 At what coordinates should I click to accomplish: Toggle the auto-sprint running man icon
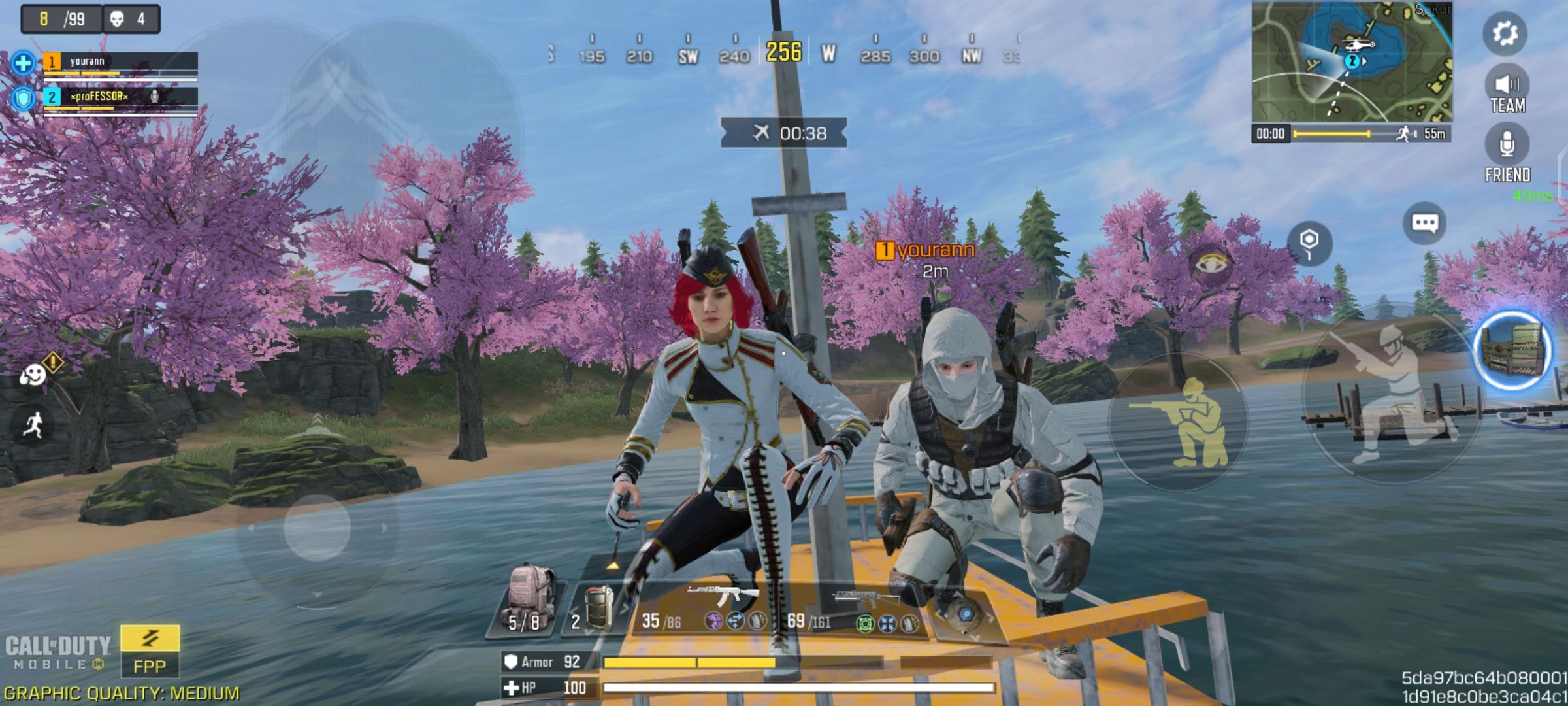click(x=33, y=426)
